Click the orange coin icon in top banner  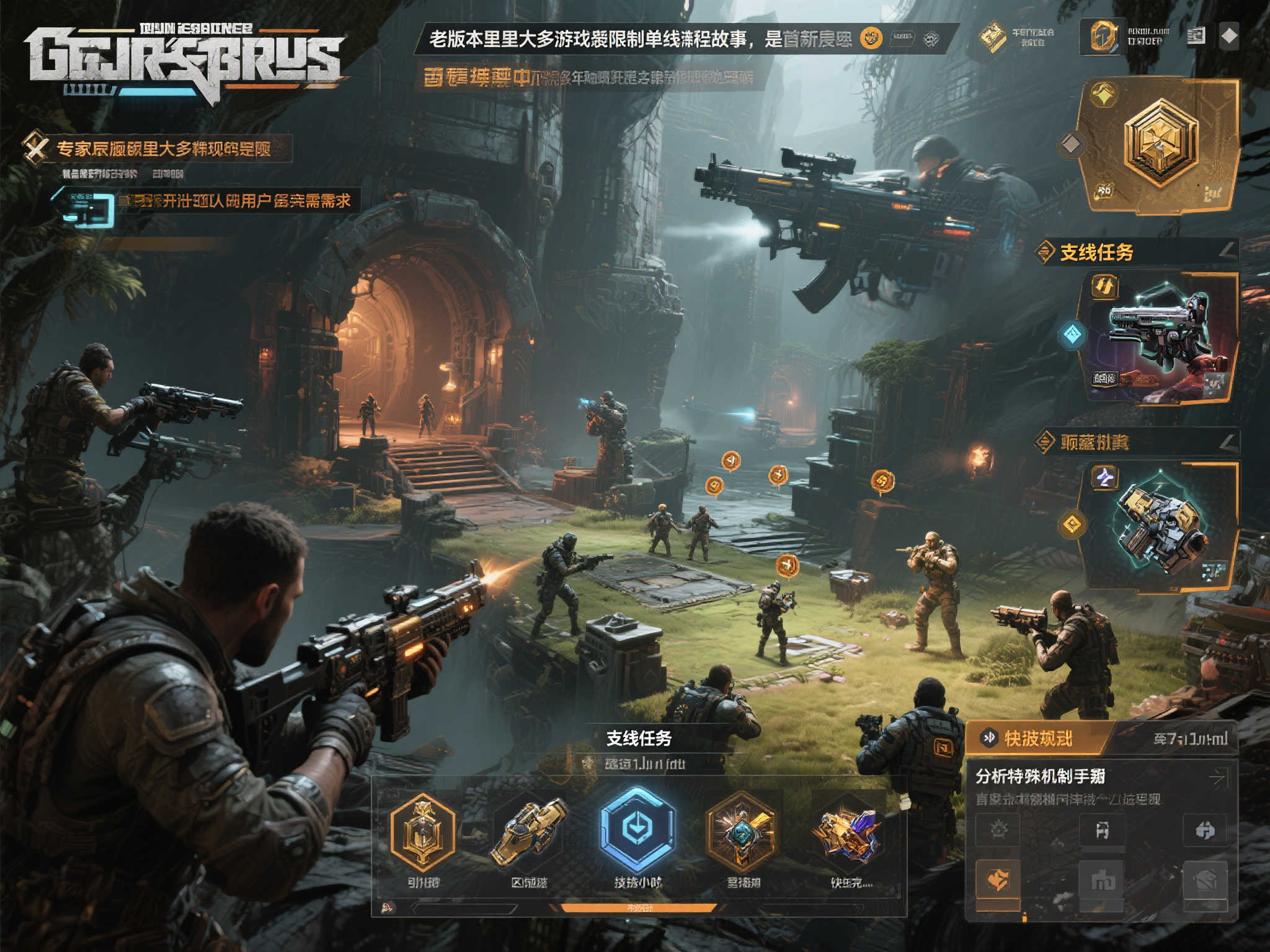871,38
